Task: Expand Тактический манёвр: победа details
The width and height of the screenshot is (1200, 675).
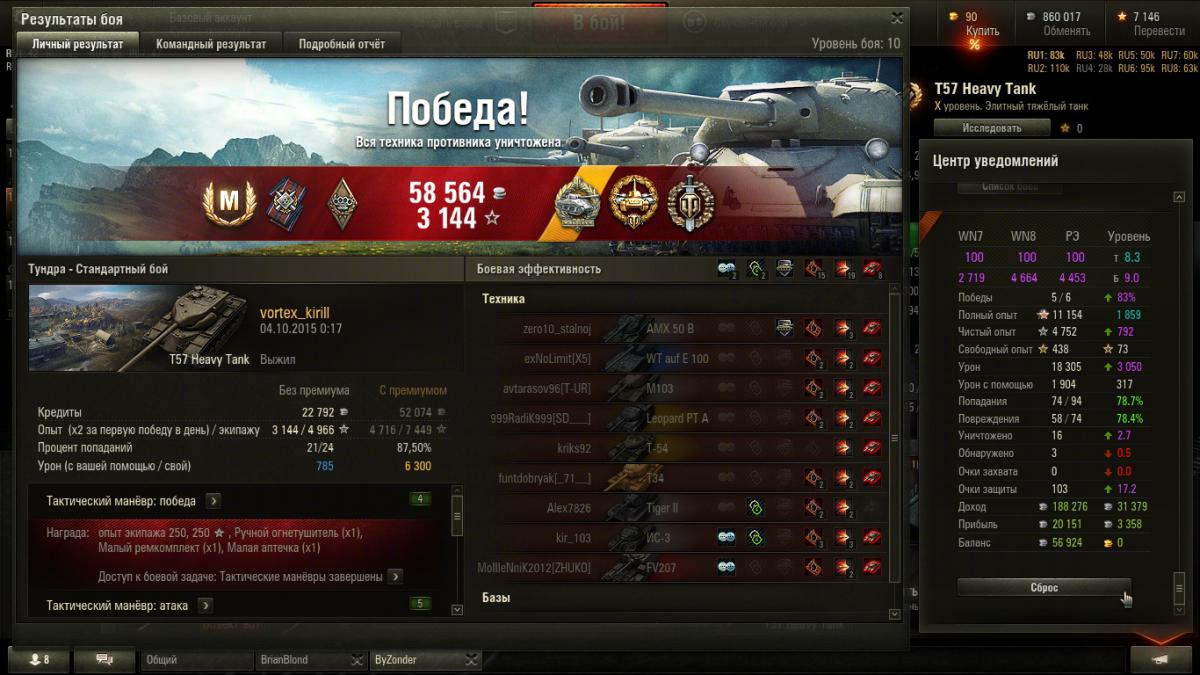Action: 214,501
